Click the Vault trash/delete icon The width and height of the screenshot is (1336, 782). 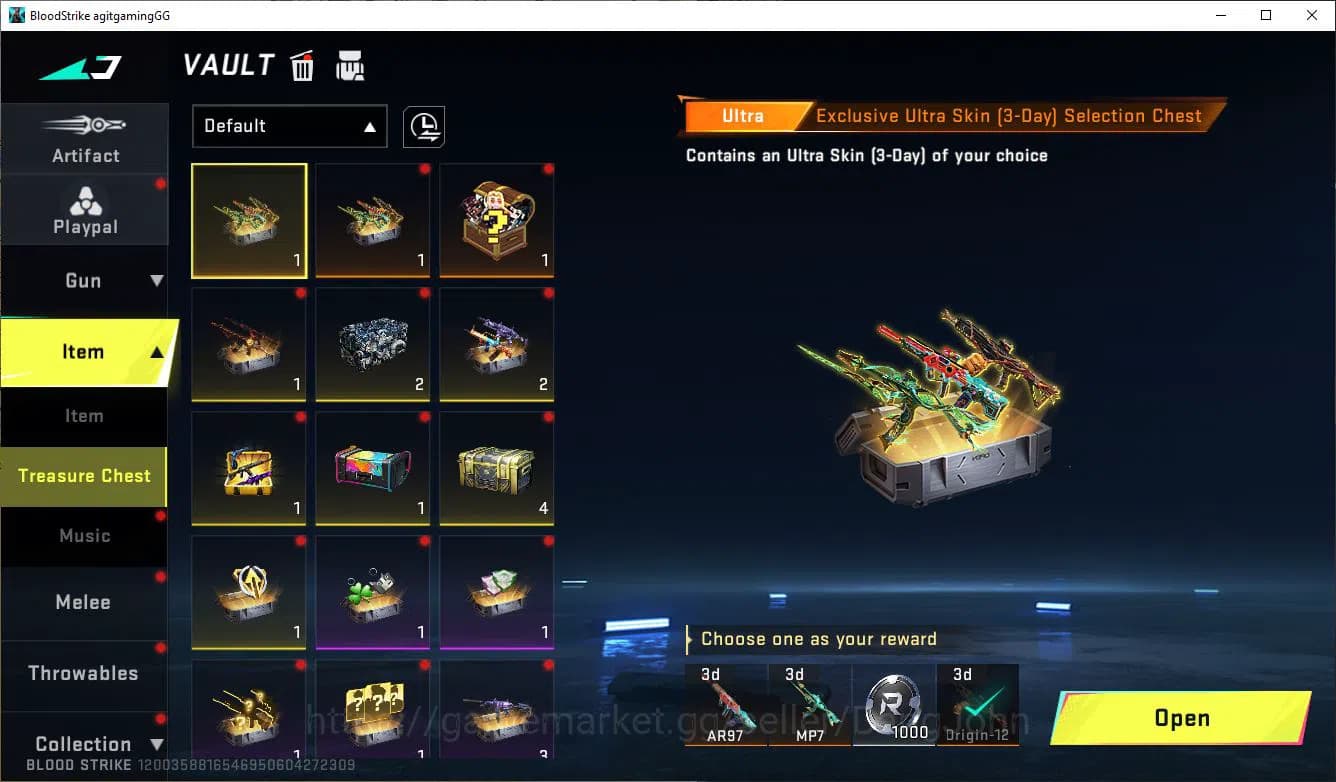(302, 65)
